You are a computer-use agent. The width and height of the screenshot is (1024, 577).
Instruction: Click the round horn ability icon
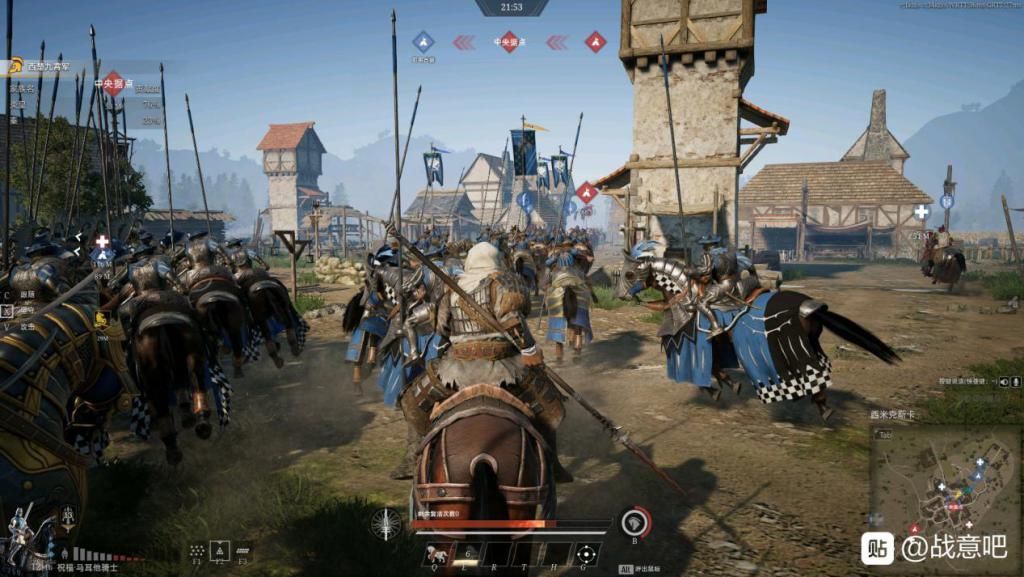point(635,521)
